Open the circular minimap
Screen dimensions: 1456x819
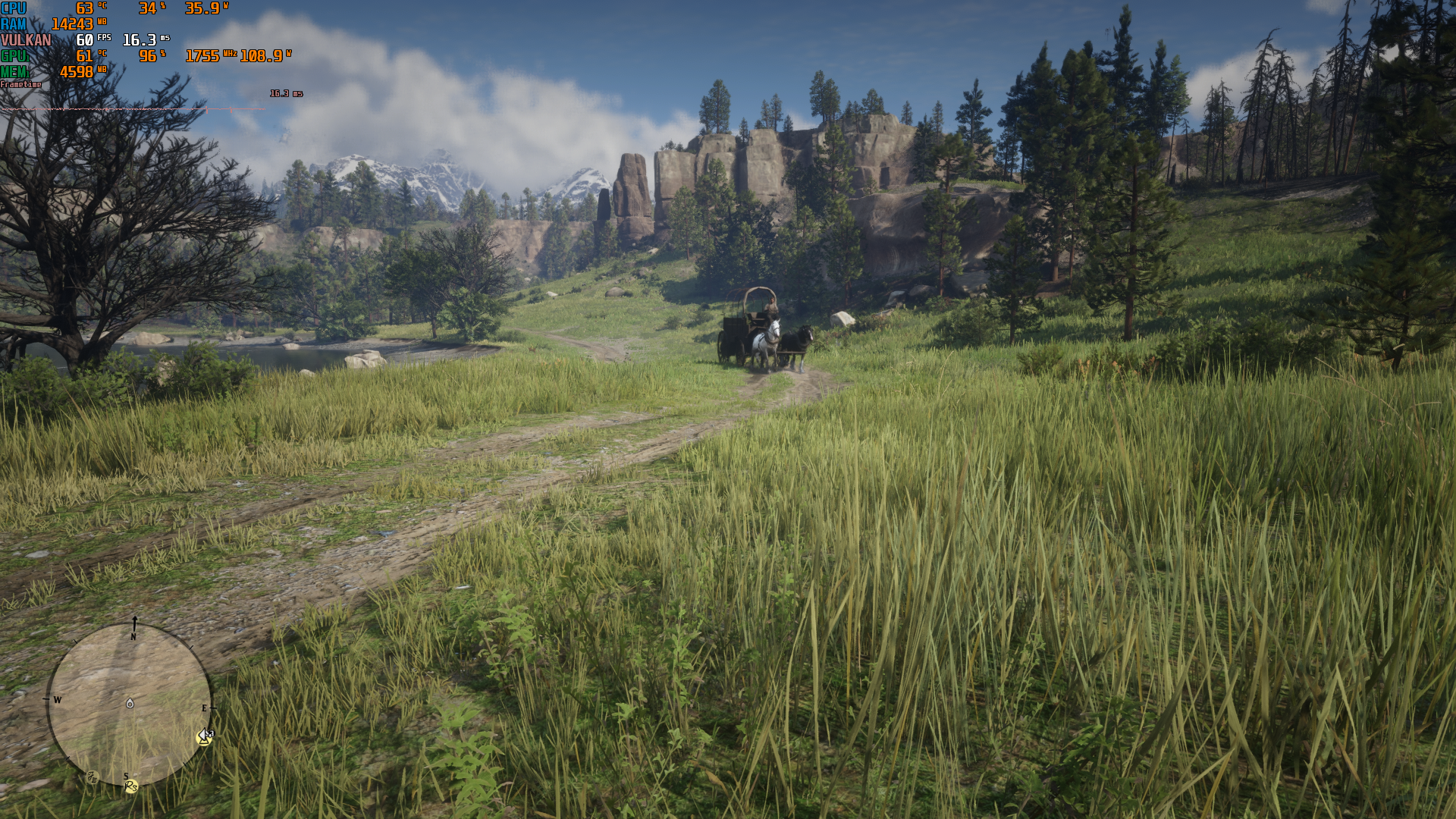tap(129, 704)
